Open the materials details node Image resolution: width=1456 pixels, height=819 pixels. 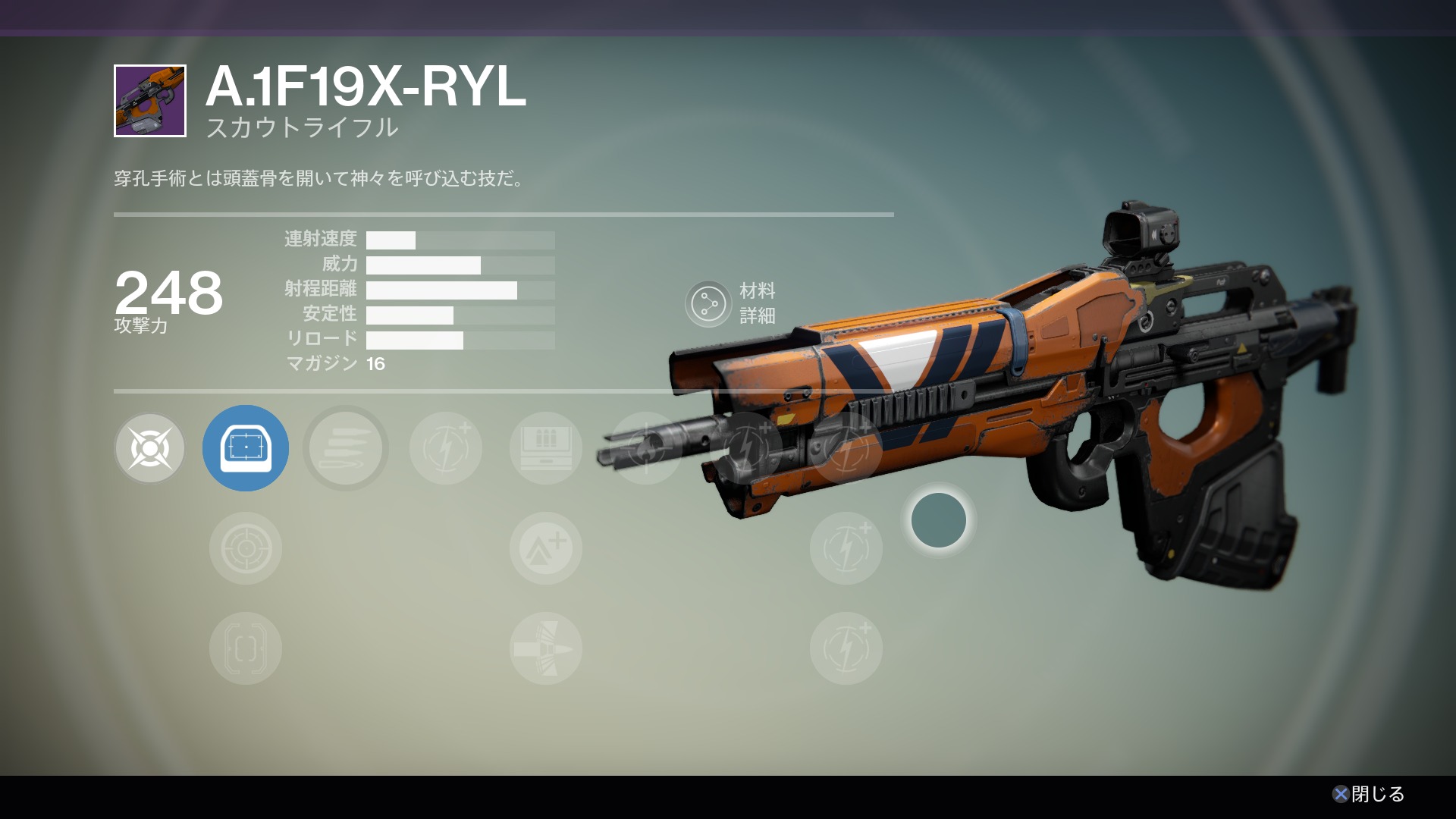708,303
